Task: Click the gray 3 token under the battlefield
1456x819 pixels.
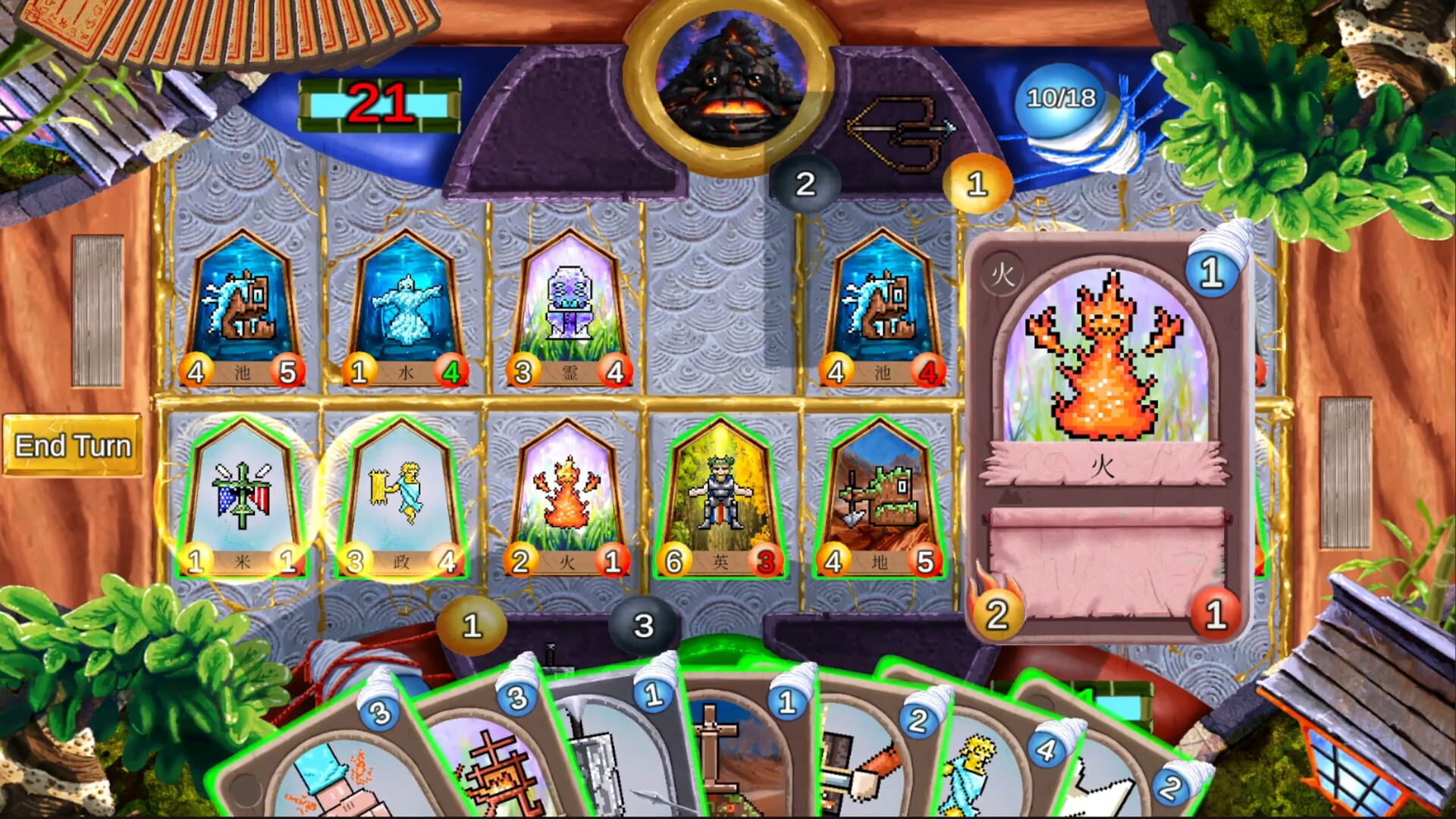Action: coord(643,623)
